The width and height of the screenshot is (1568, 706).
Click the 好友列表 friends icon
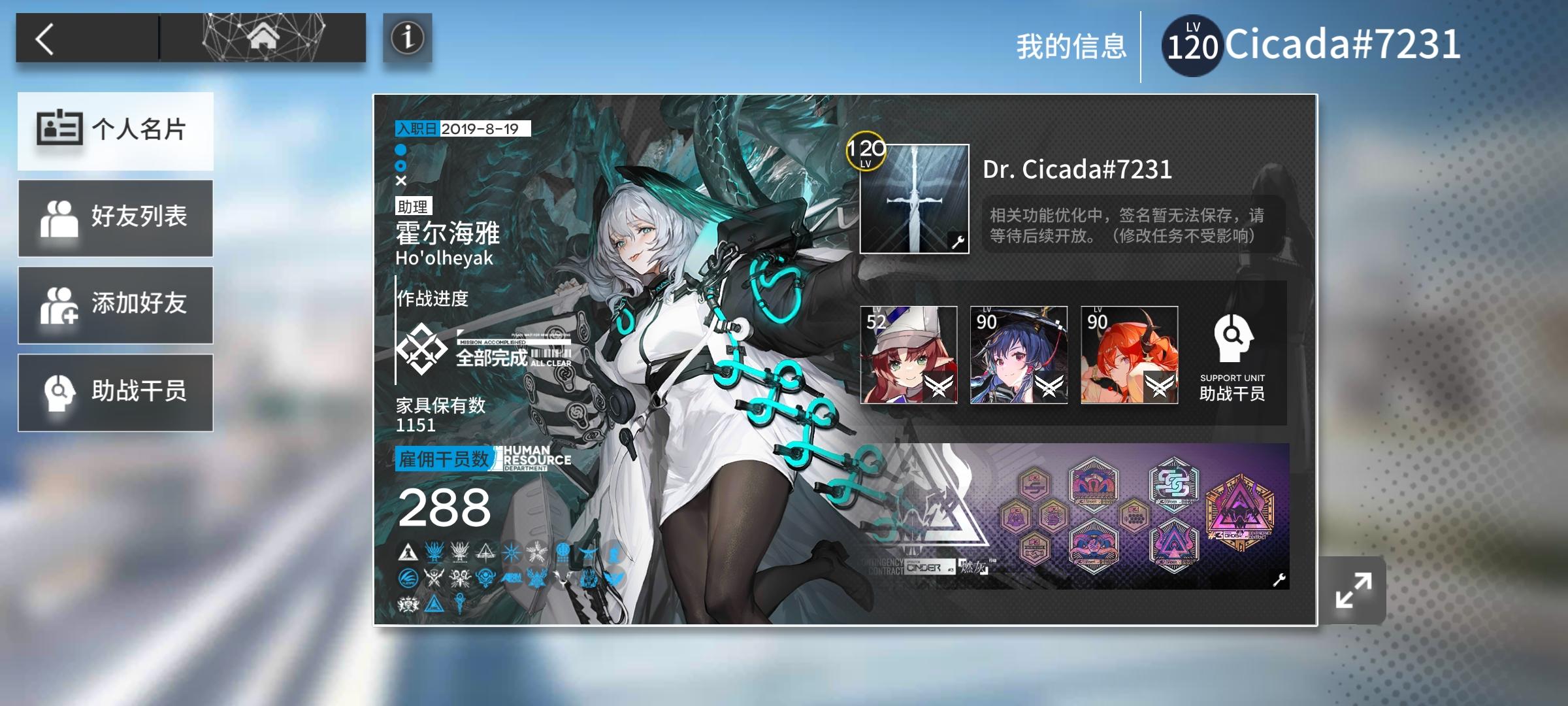(59, 218)
